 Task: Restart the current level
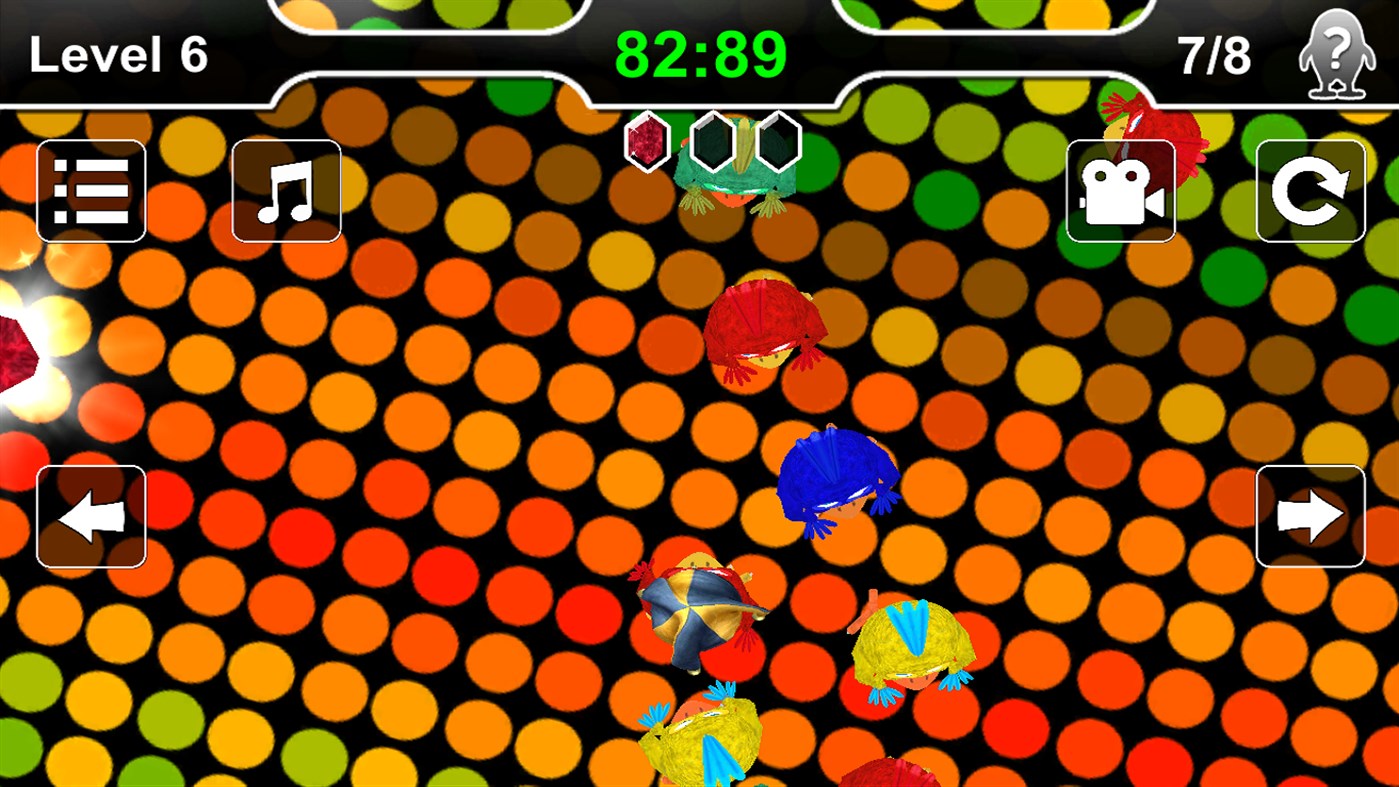coord(1311,190)
